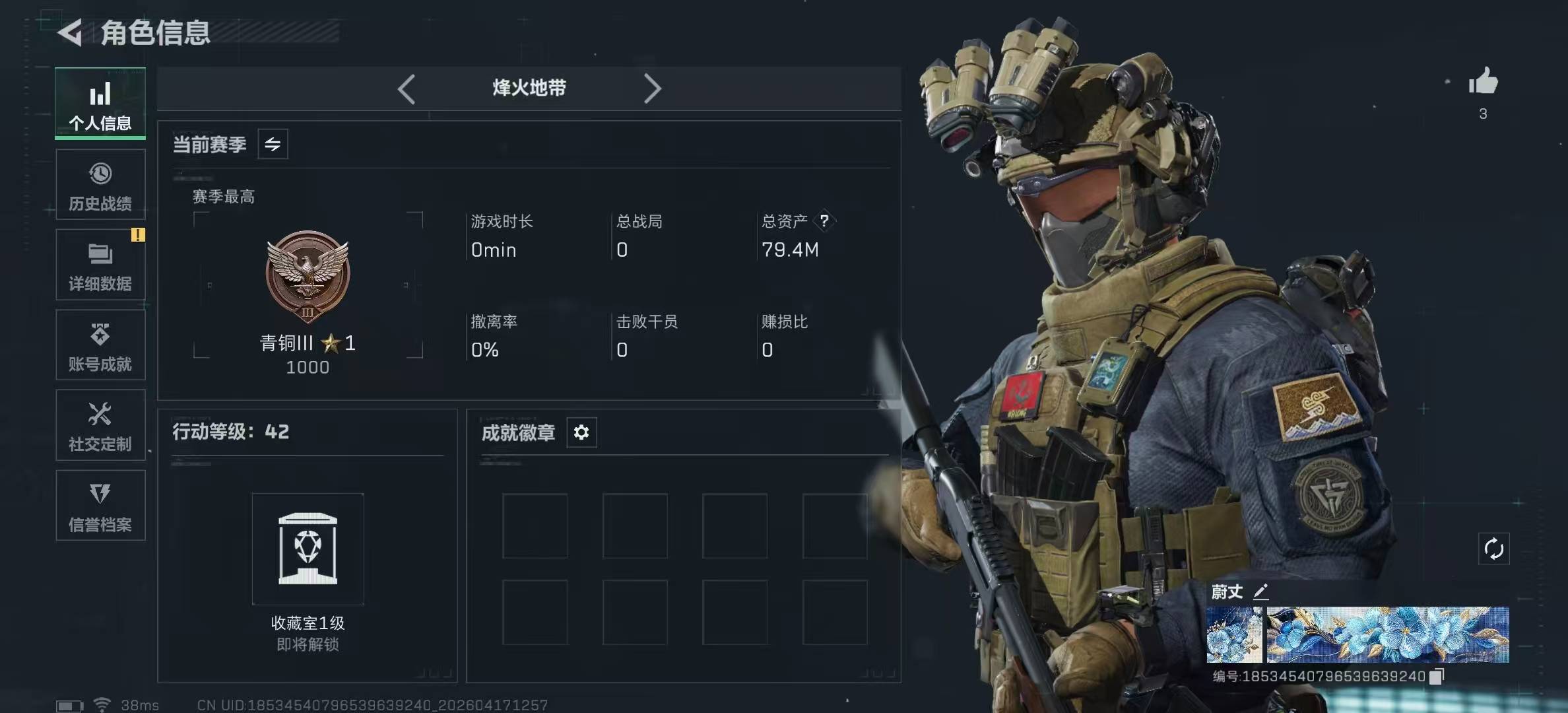View the 信誉档案 tab
This screenshot has width=1568, height=713.
(100, 506)
